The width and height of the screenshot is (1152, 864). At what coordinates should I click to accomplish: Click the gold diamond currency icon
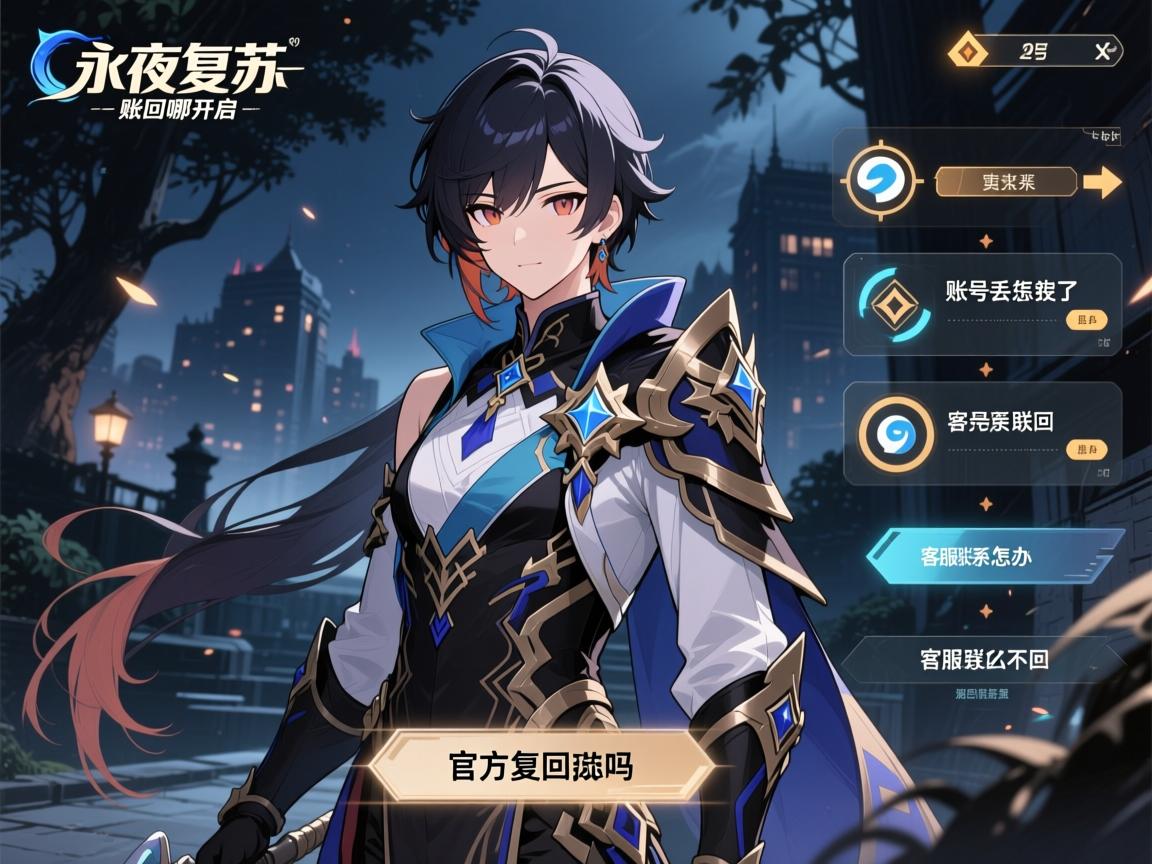[967, 51]
